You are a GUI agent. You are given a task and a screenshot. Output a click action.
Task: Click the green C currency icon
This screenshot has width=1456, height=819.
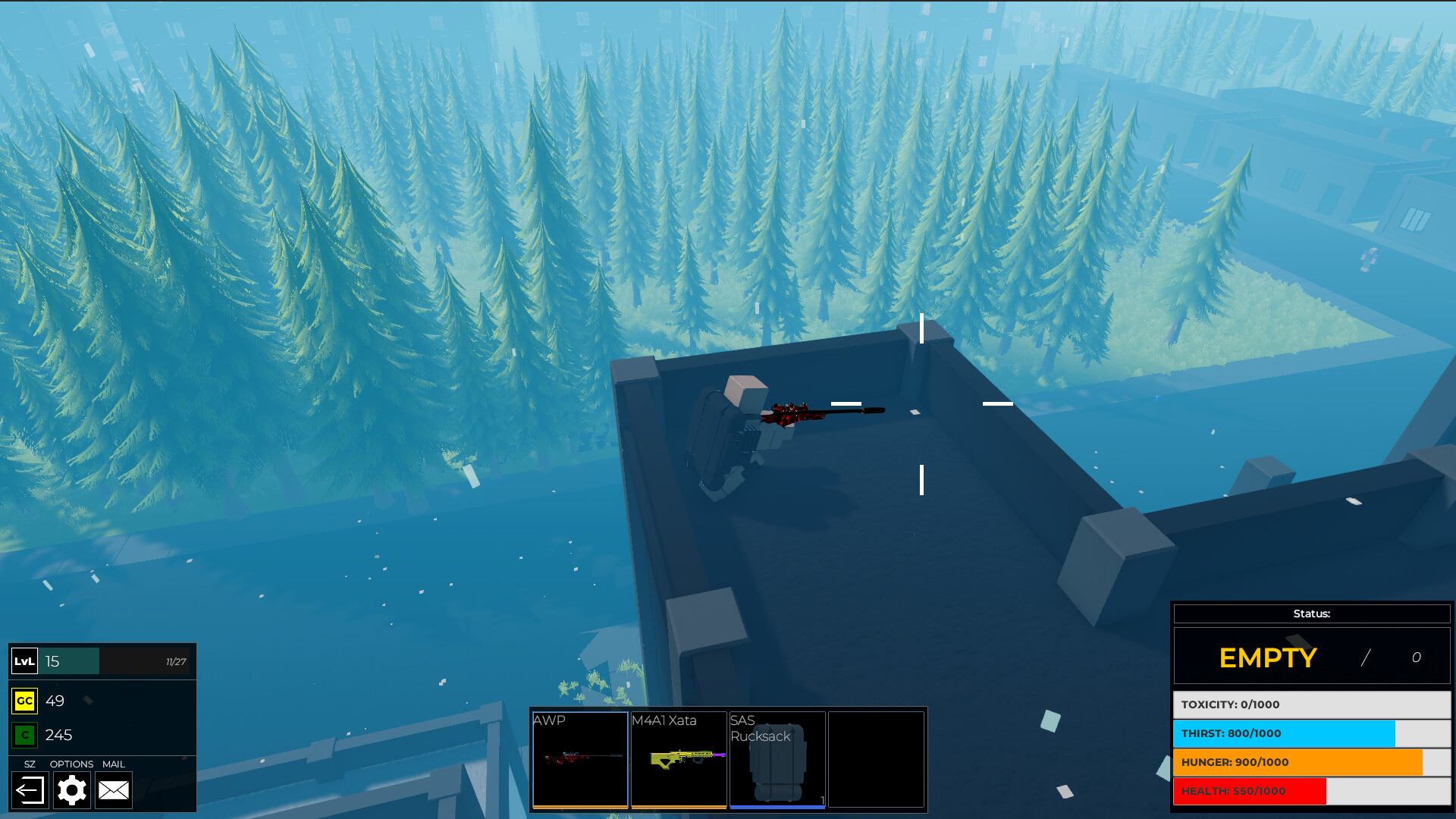pyautogui.click(x=24, y=735)
